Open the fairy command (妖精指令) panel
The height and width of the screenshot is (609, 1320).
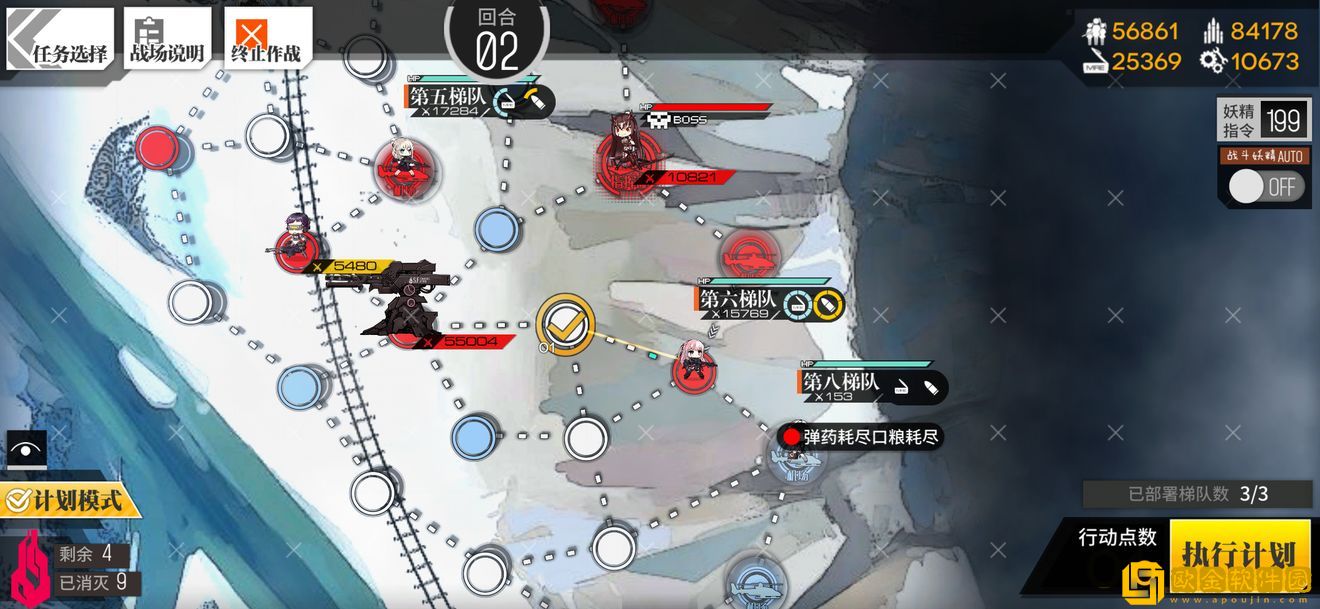[x=1263, y=121]
